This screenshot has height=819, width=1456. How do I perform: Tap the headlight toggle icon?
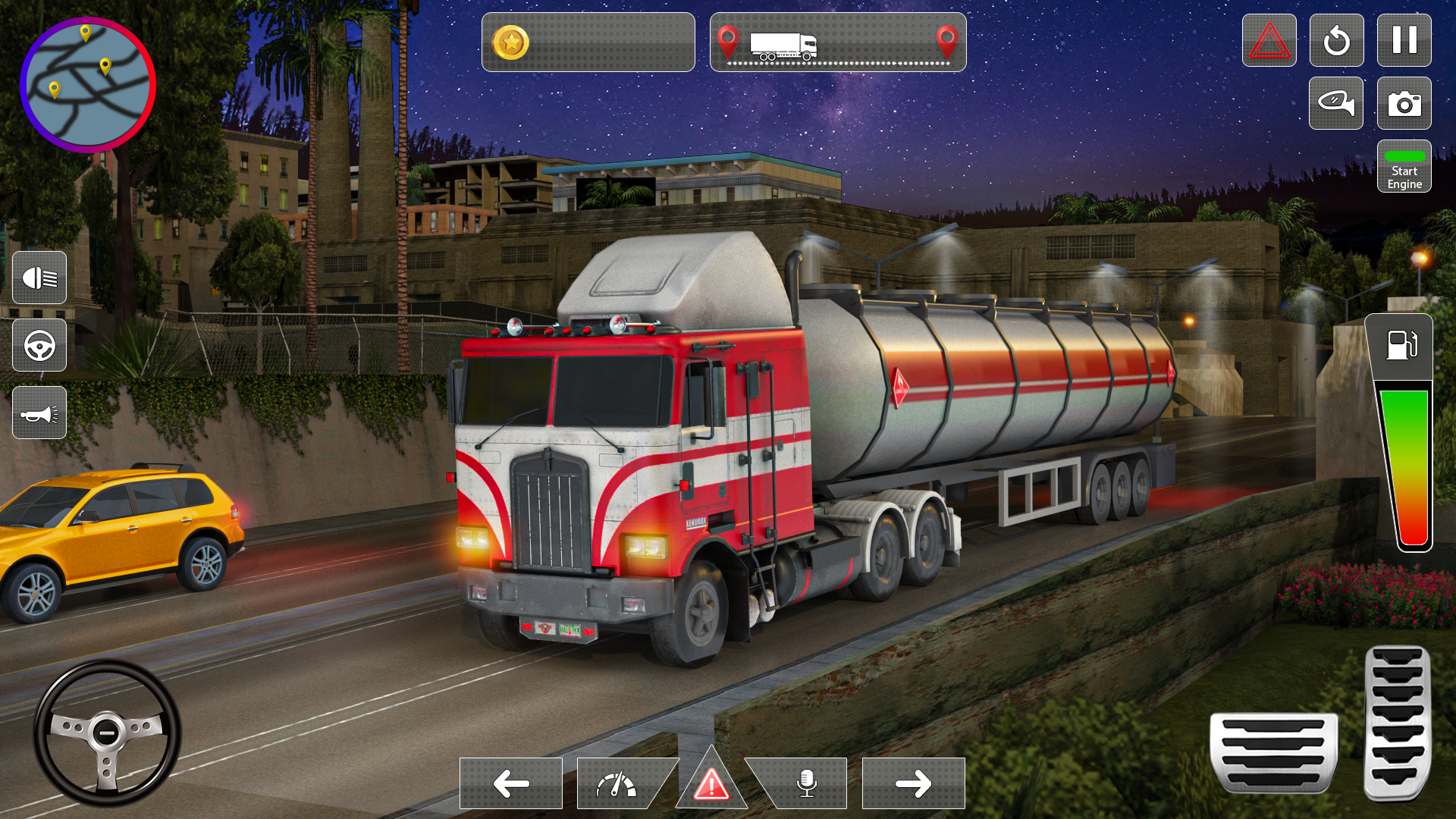[39, 278]
